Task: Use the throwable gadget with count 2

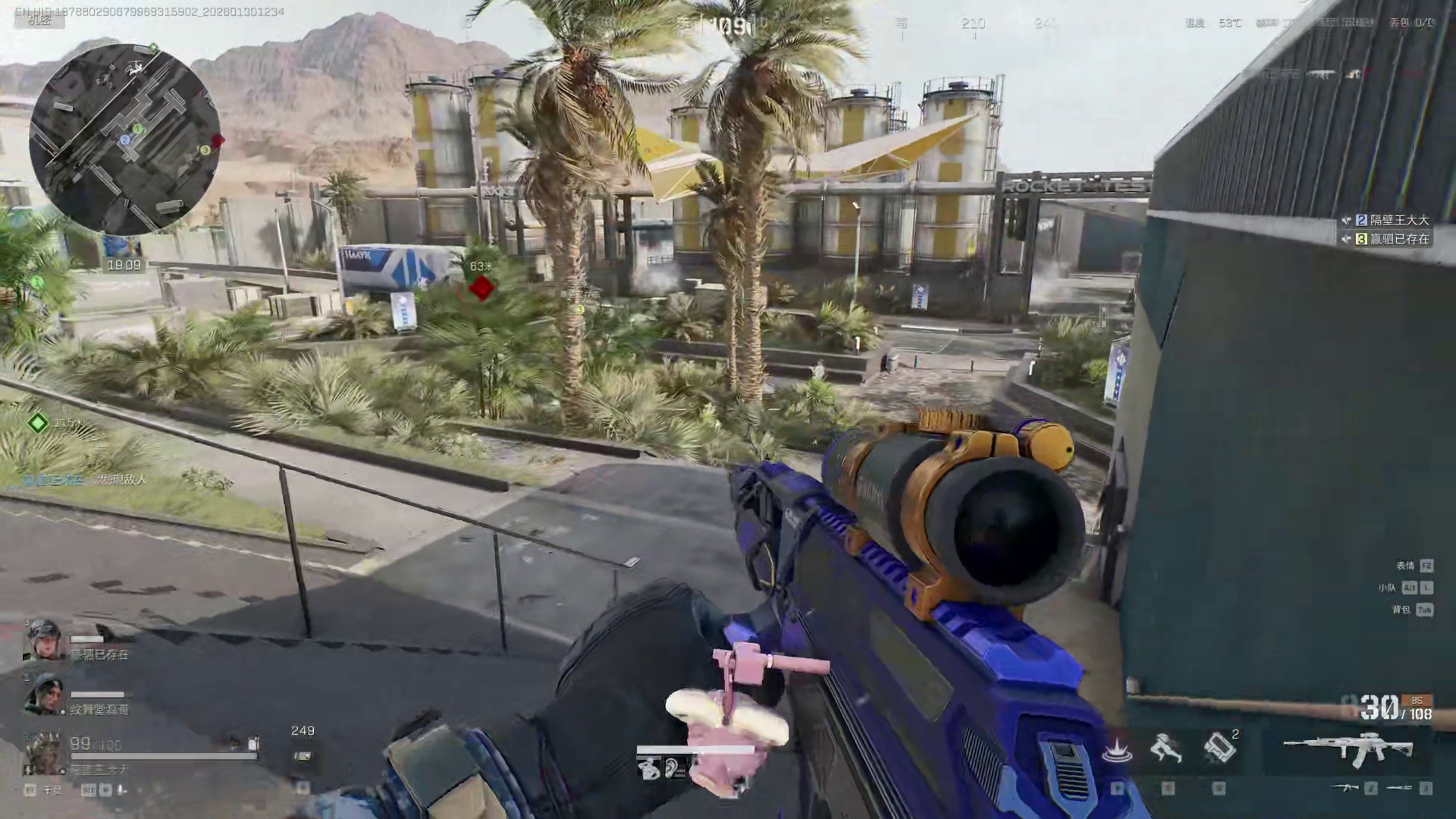Action: tap(1219, 748)
